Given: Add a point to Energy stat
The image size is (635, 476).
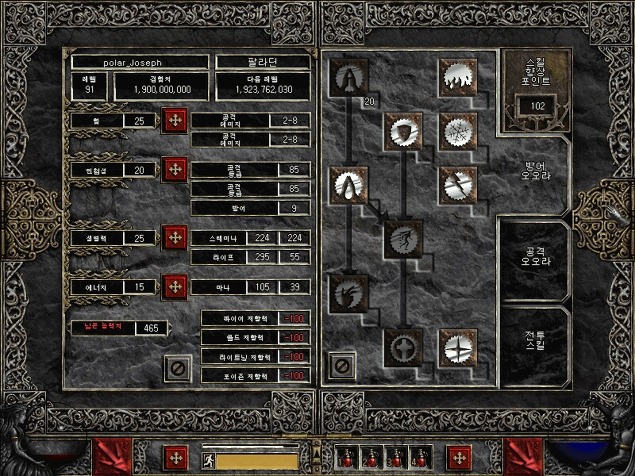Looking at the screenshot, I should click(176, 287).
